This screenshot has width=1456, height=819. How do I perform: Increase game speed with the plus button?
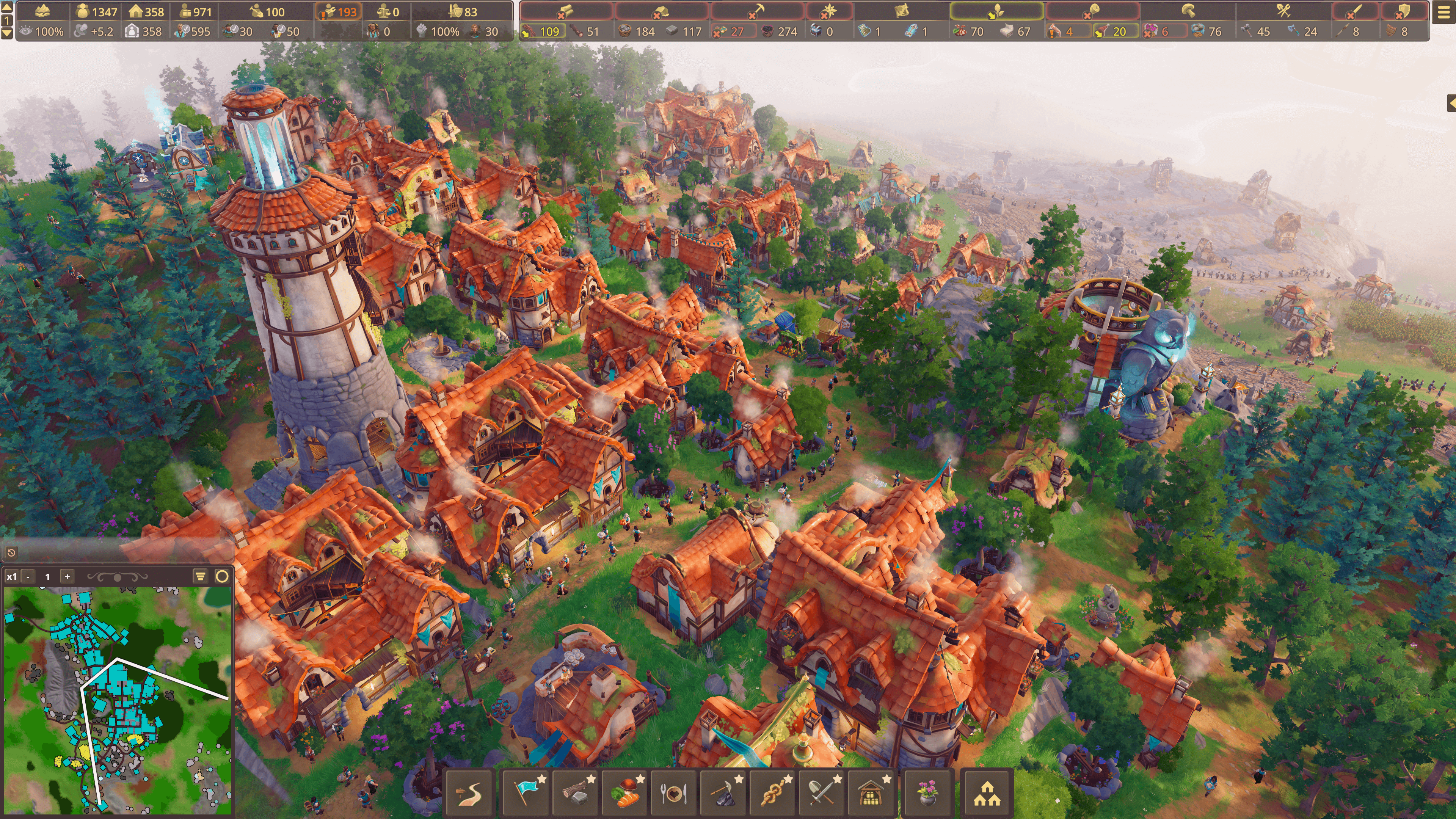[x=67, y=576]
